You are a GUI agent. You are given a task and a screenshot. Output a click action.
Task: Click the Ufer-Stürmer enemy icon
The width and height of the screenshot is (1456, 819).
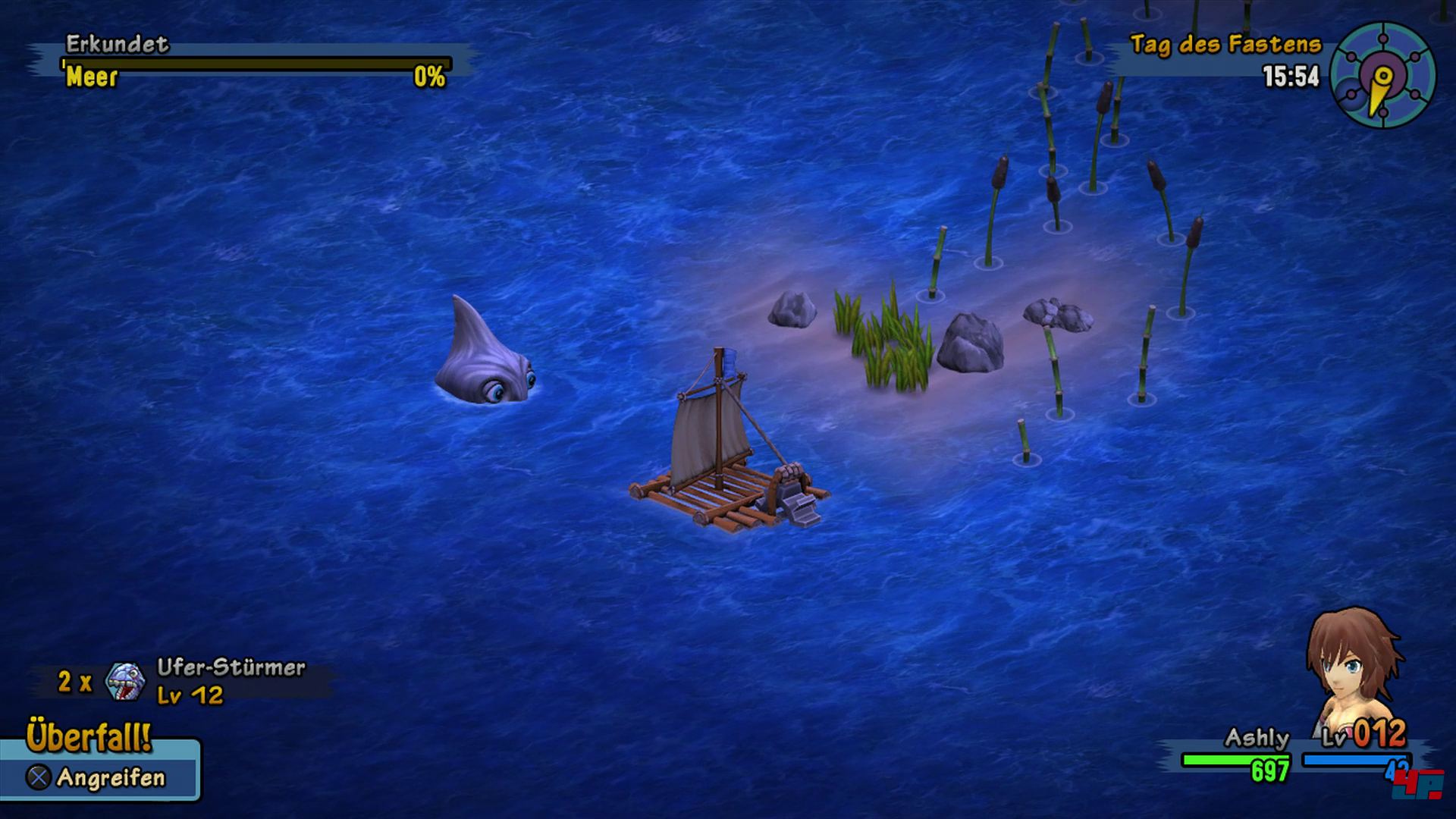point(125,681)
